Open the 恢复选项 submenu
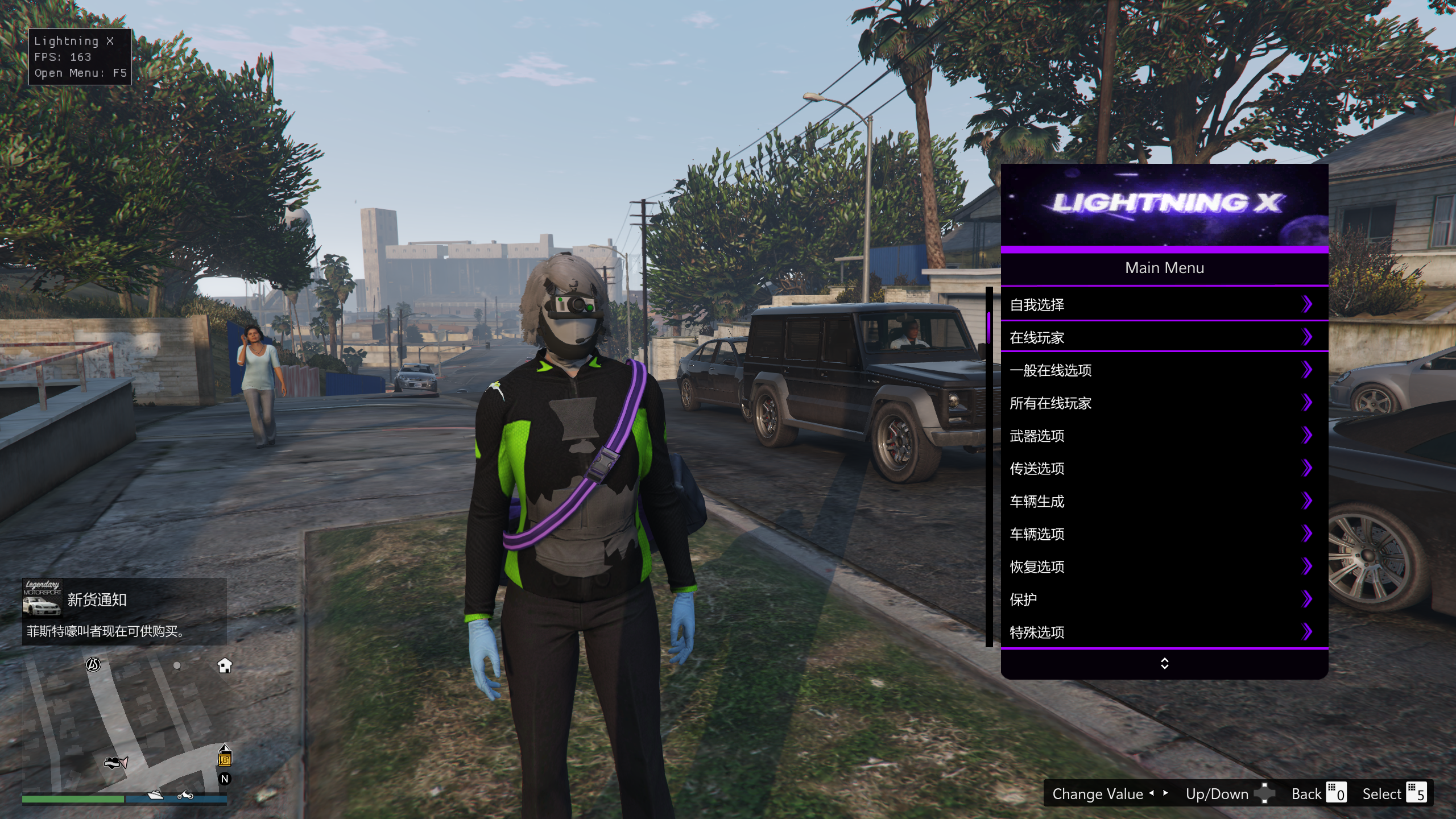The image size is (1456, 819). (x=1164, y=566)
